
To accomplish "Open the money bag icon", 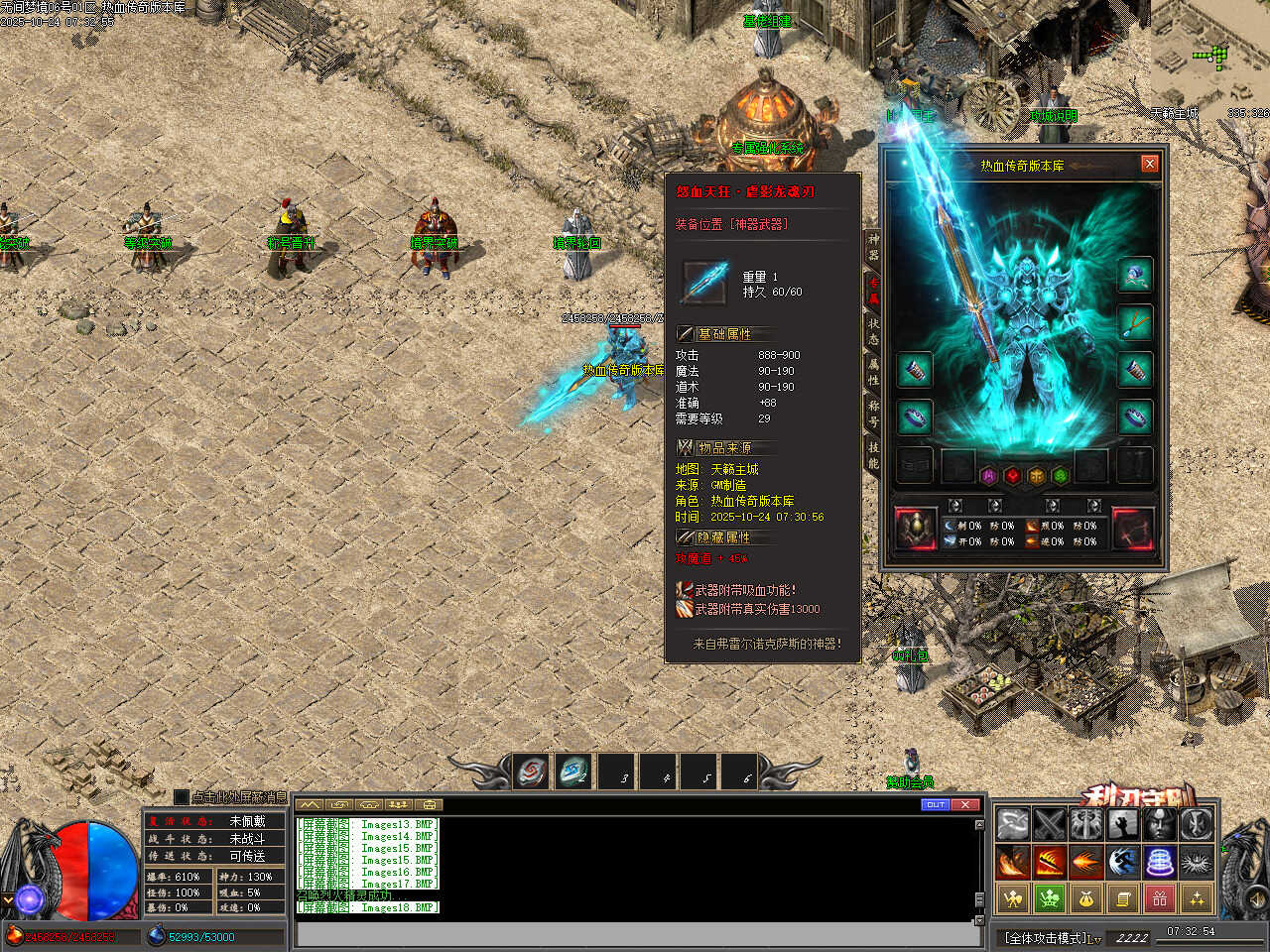I will pos(1085,898).
